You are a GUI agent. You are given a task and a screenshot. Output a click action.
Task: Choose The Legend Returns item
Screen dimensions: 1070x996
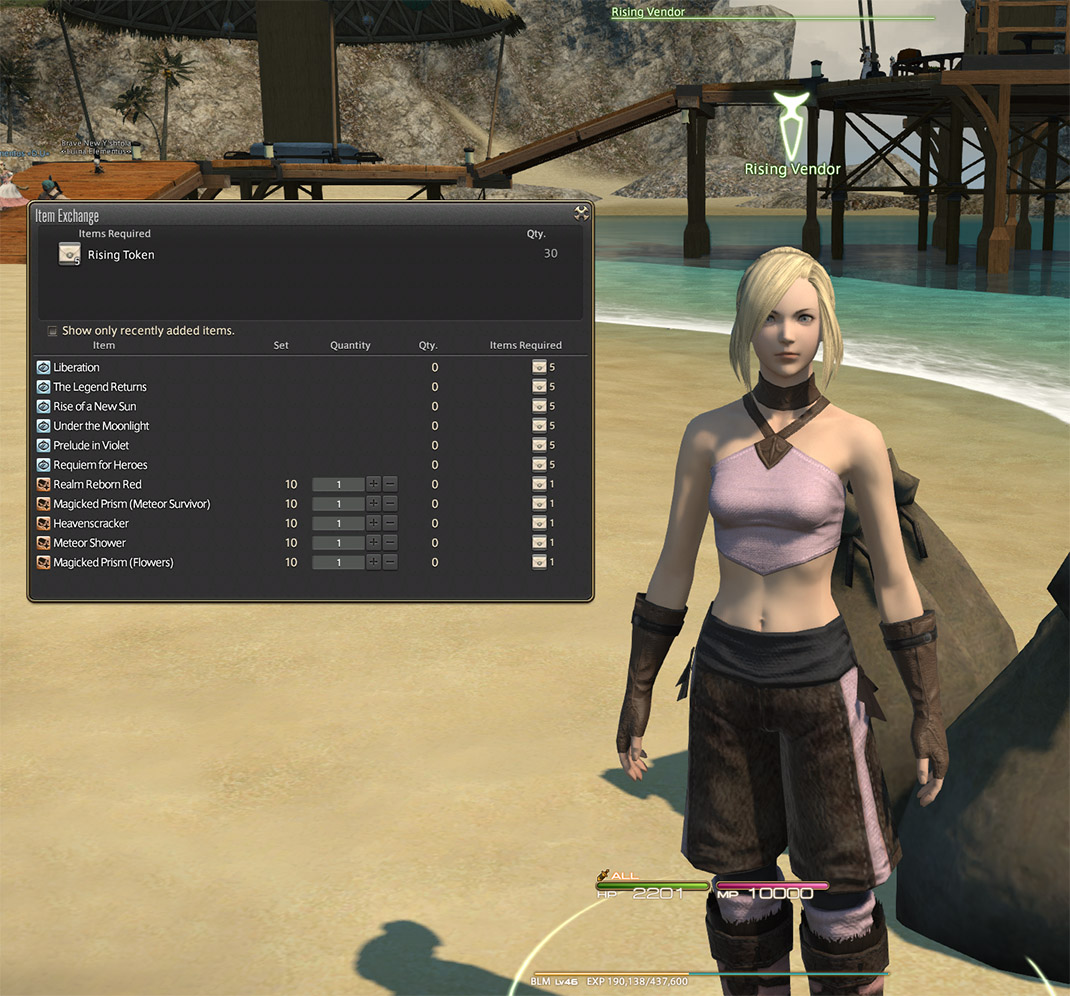(99, 387)
